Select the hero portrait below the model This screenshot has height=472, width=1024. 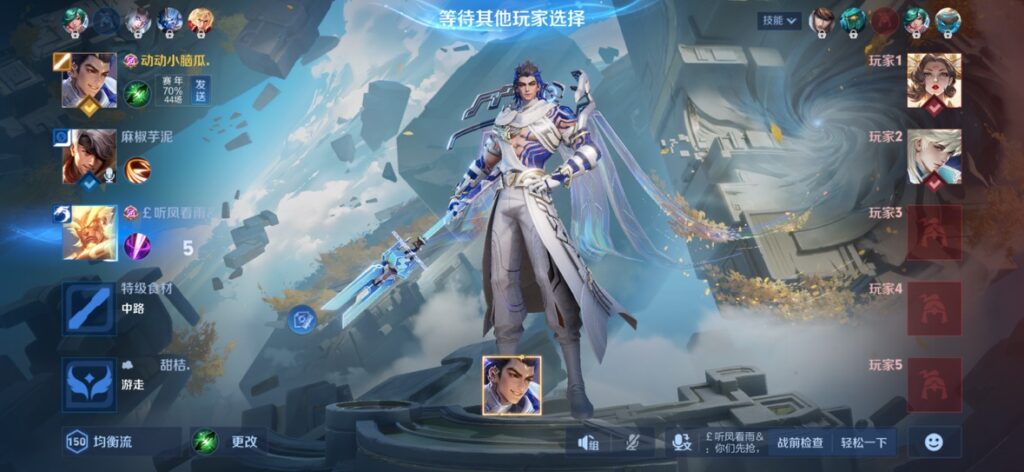[x=512, y=385]
